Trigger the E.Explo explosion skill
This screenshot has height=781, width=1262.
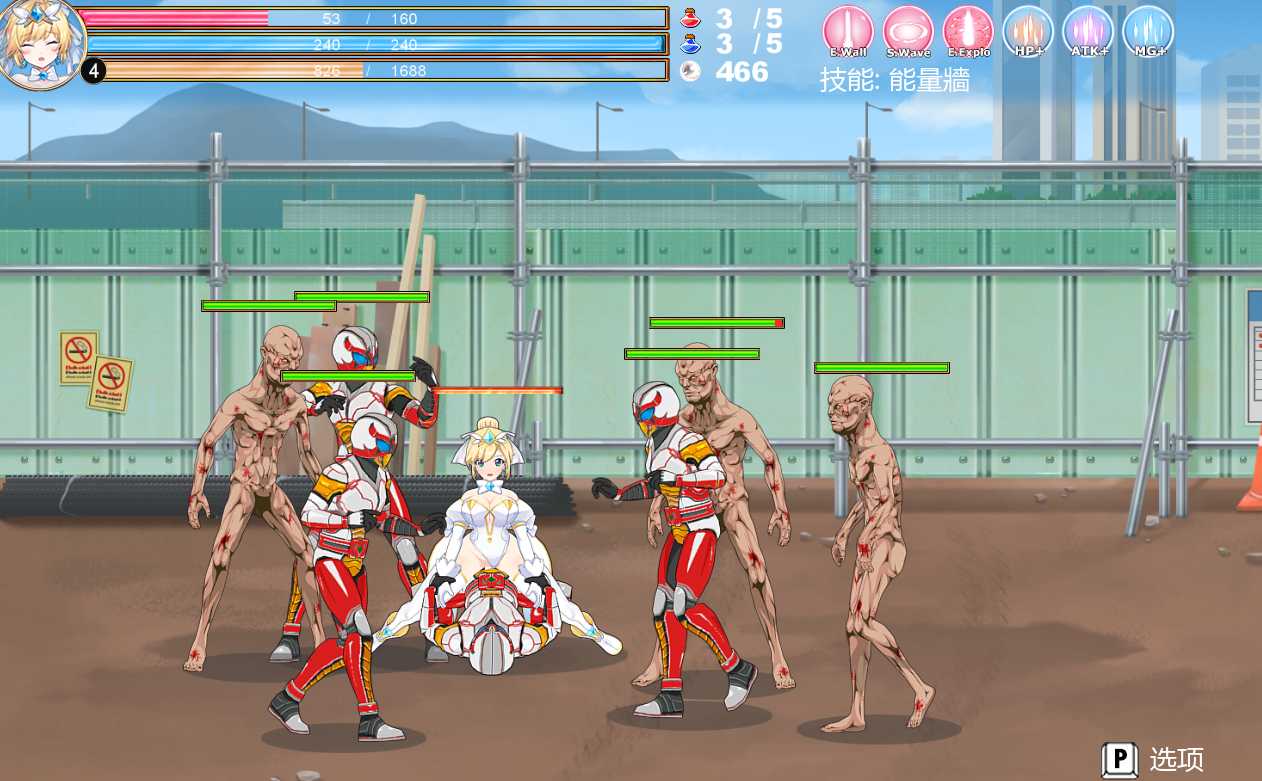click(967, 31)
